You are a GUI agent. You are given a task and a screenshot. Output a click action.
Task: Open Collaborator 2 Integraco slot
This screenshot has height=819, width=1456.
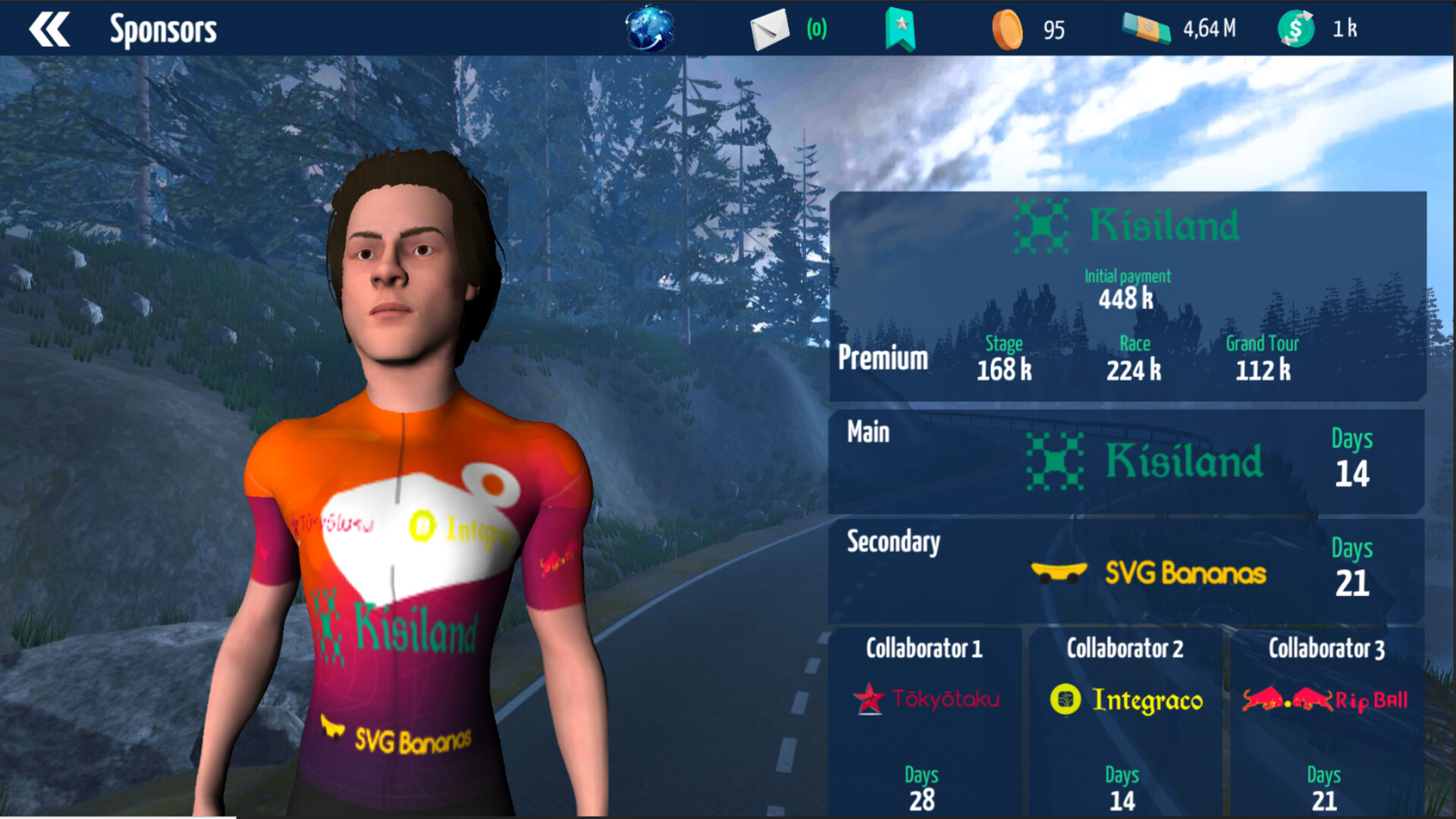click(1125, 720)
